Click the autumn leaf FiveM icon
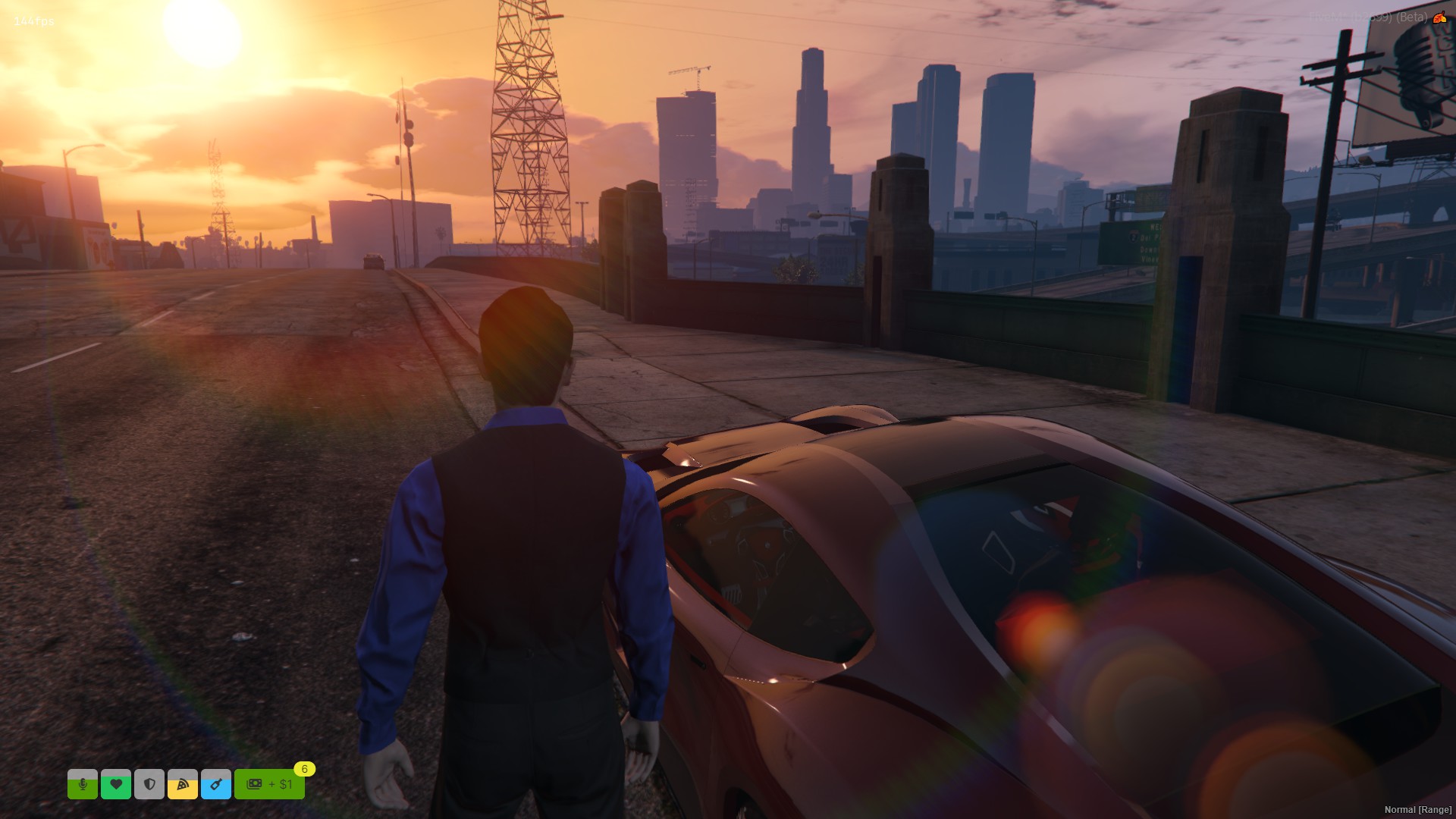This screenshot has height=819, width=1456. coord(1439,17)
